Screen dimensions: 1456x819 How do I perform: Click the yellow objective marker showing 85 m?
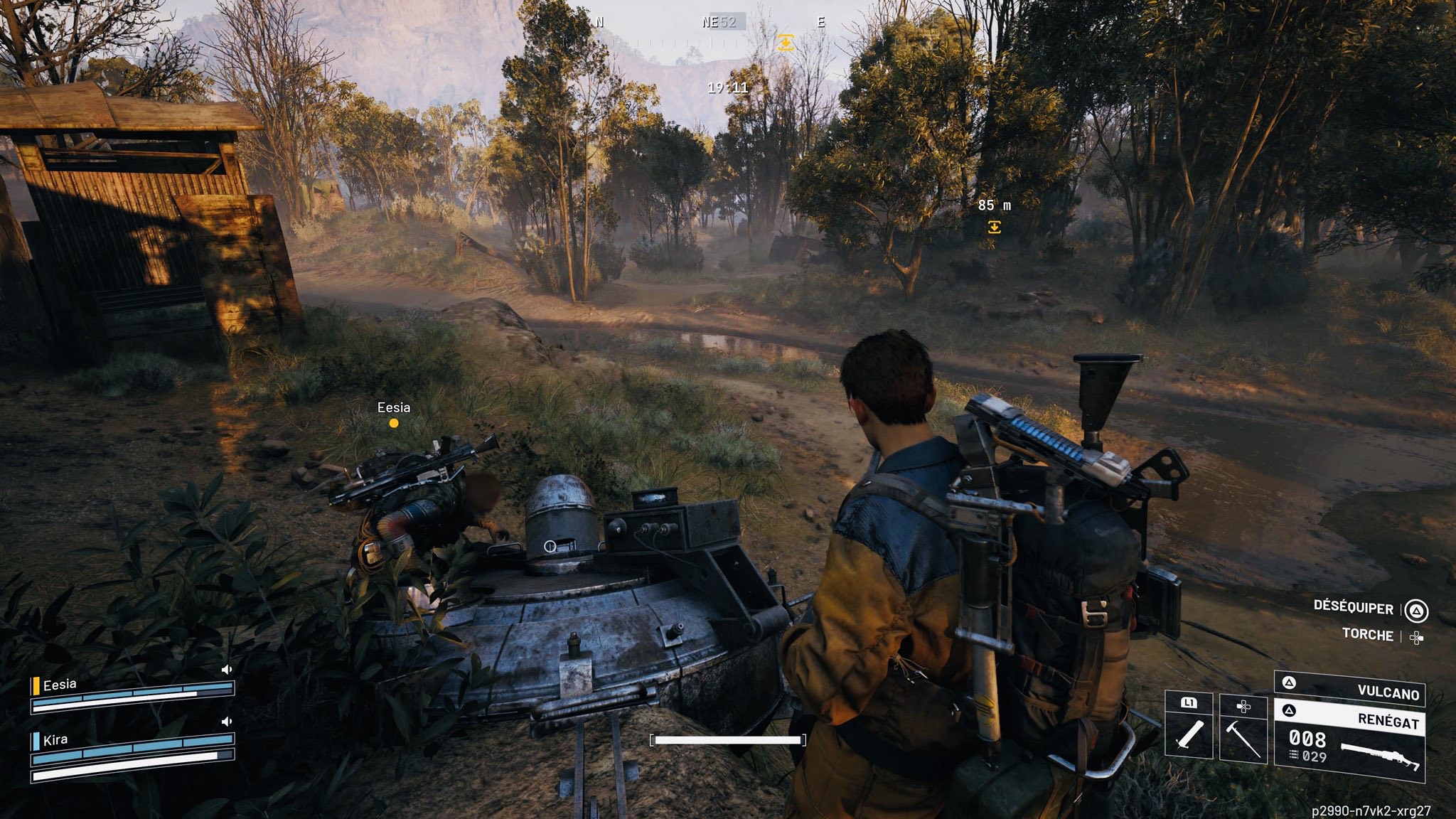(x=994, y=227)
